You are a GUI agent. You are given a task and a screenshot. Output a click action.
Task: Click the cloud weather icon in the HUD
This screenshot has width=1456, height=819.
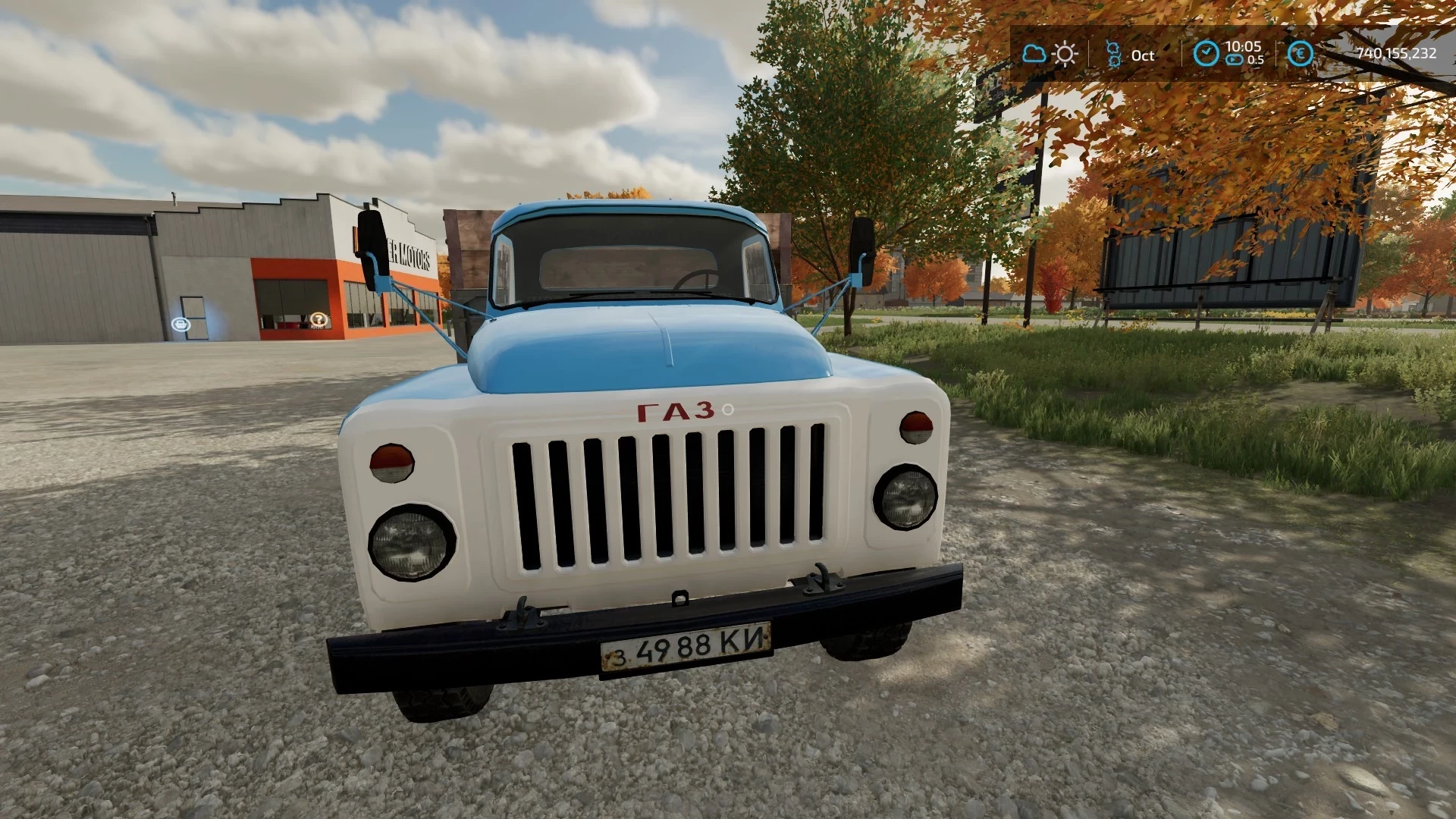(1034, 54)
